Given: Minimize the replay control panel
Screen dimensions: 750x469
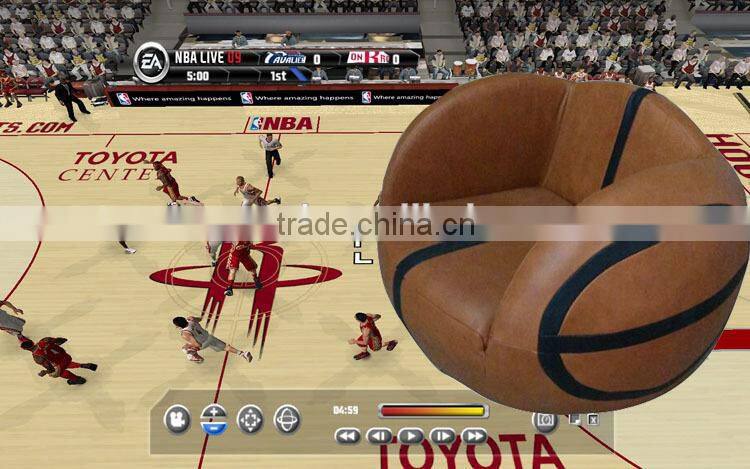Looking at the screenshot, I should pyautogui.click(x=574, y=420).
